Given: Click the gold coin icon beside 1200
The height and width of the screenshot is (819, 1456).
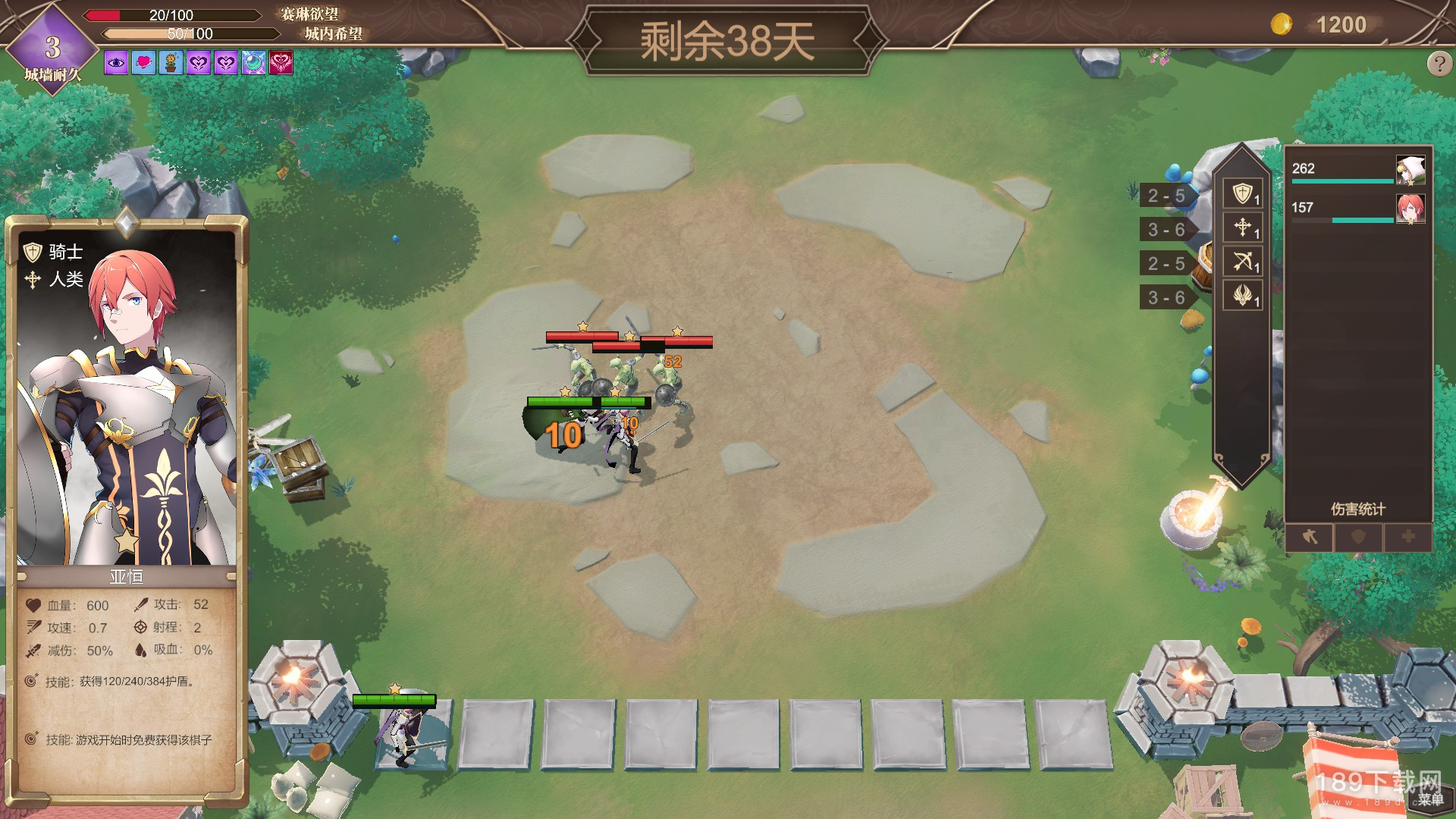Looking at the screenshot, I should click(x=1282, y=24).
